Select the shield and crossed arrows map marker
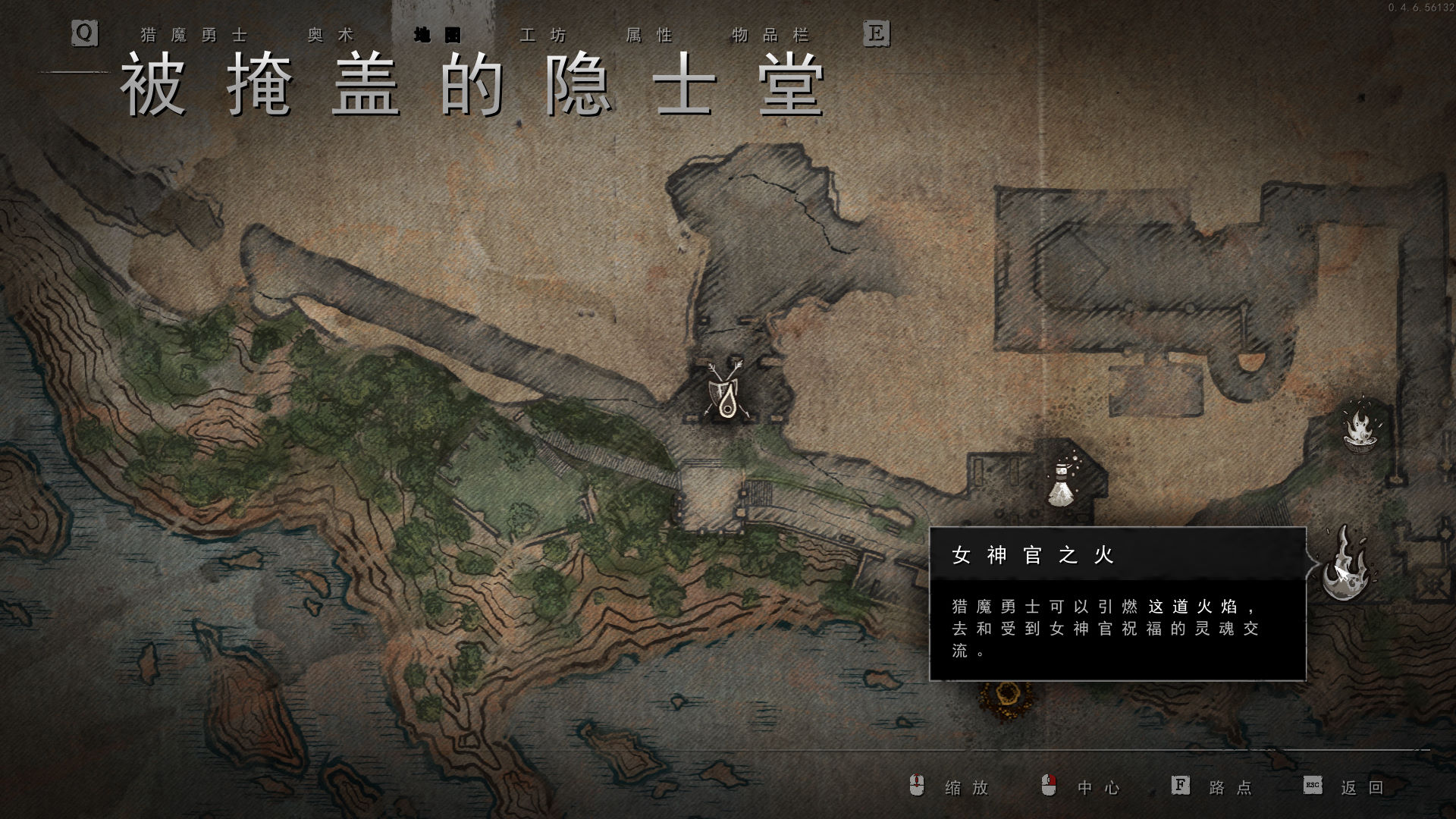 pyautogui.click(x=725, y=391)
